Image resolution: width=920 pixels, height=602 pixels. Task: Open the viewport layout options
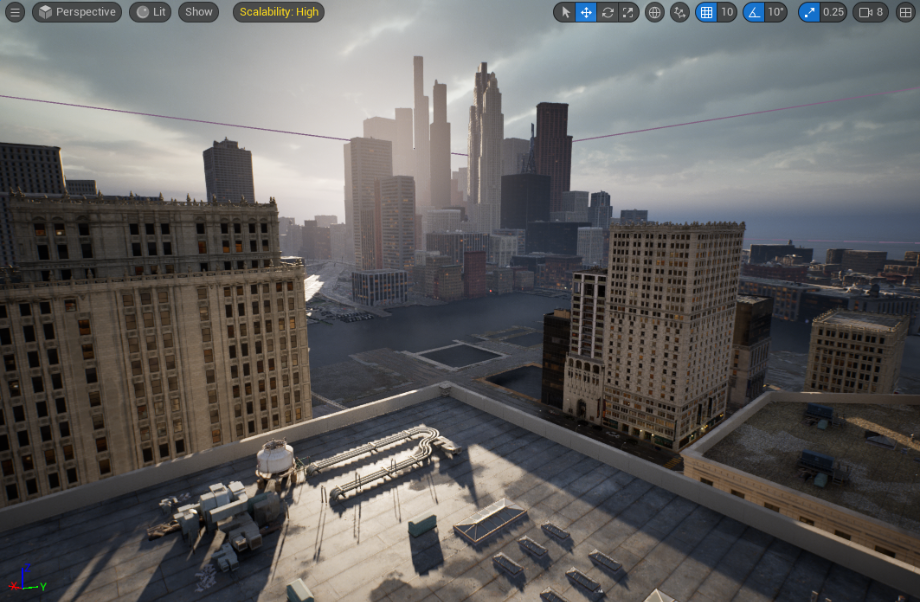[x=906, y=12]
